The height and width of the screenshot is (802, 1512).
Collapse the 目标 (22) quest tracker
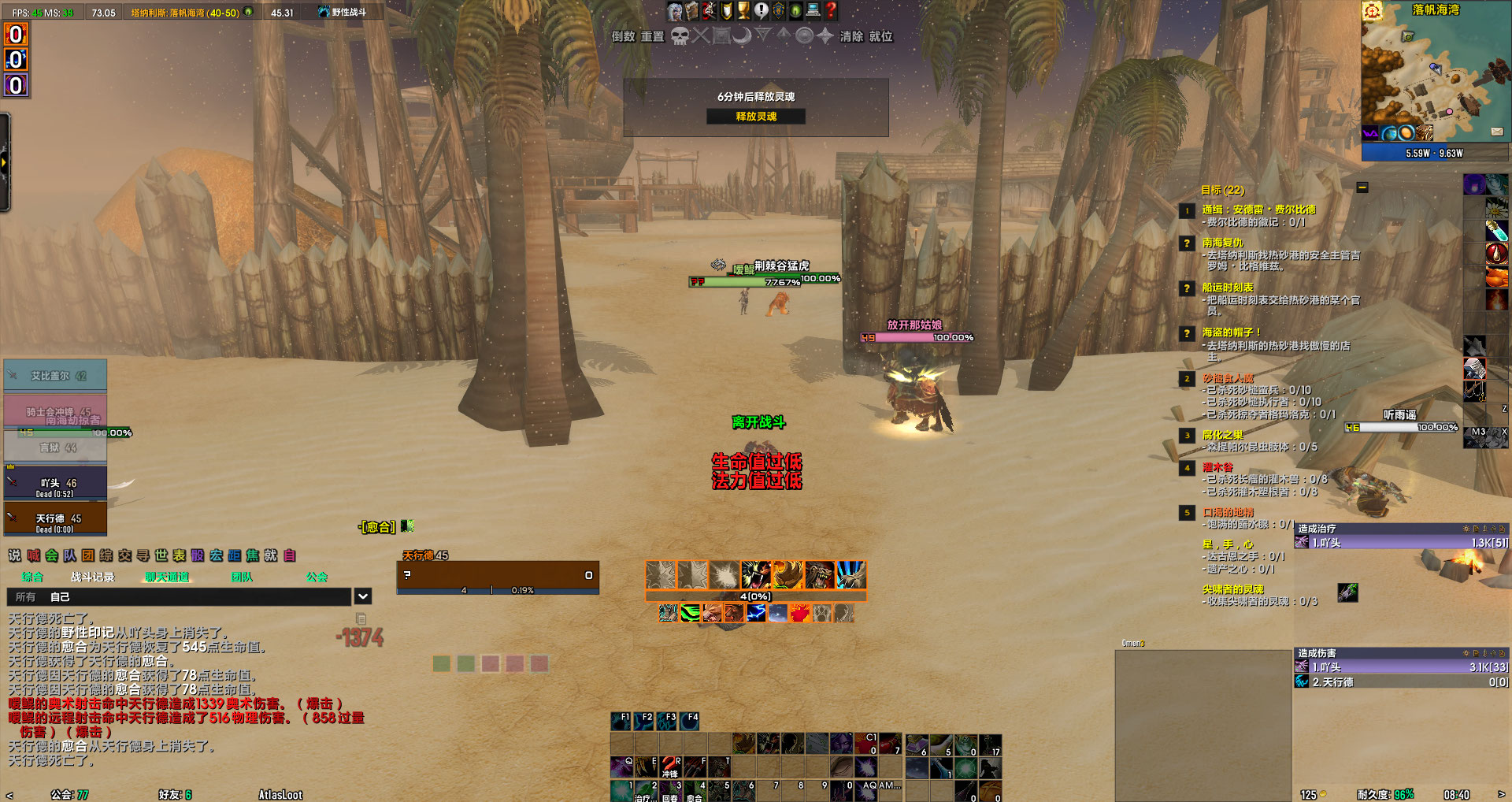coord(1361,187)
